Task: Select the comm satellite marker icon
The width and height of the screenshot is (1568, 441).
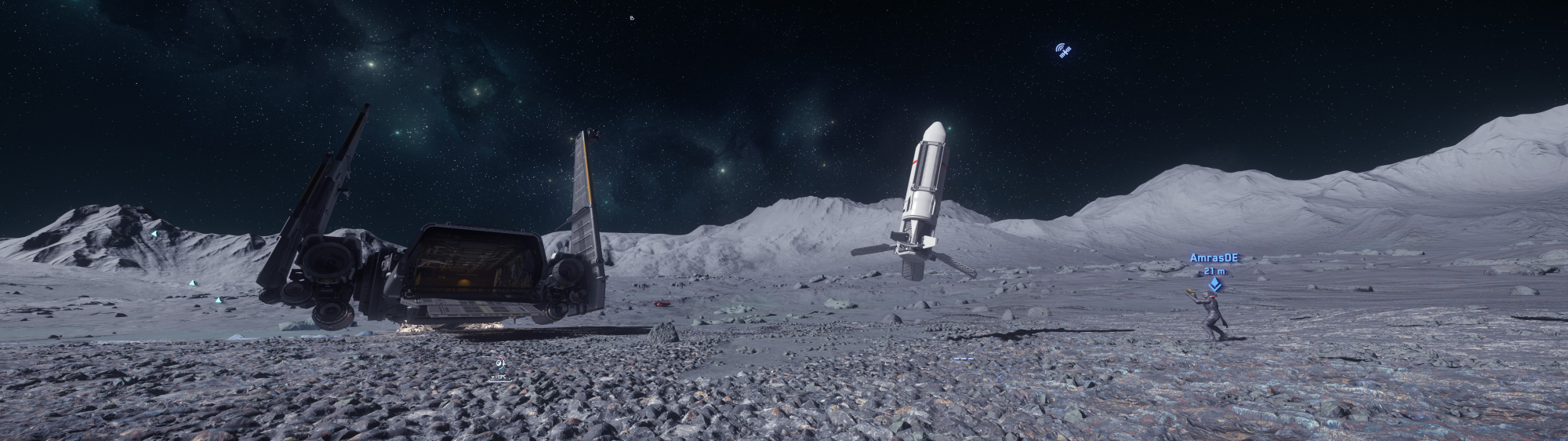Action: pos(1063,51)
